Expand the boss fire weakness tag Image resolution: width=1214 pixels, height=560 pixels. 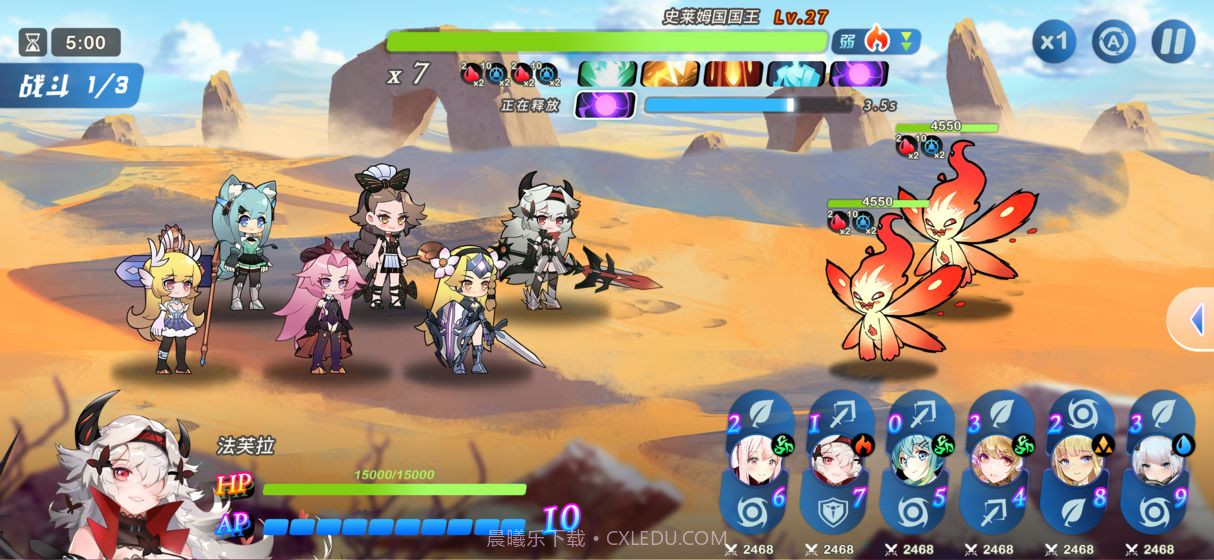[x=876, y=41]
